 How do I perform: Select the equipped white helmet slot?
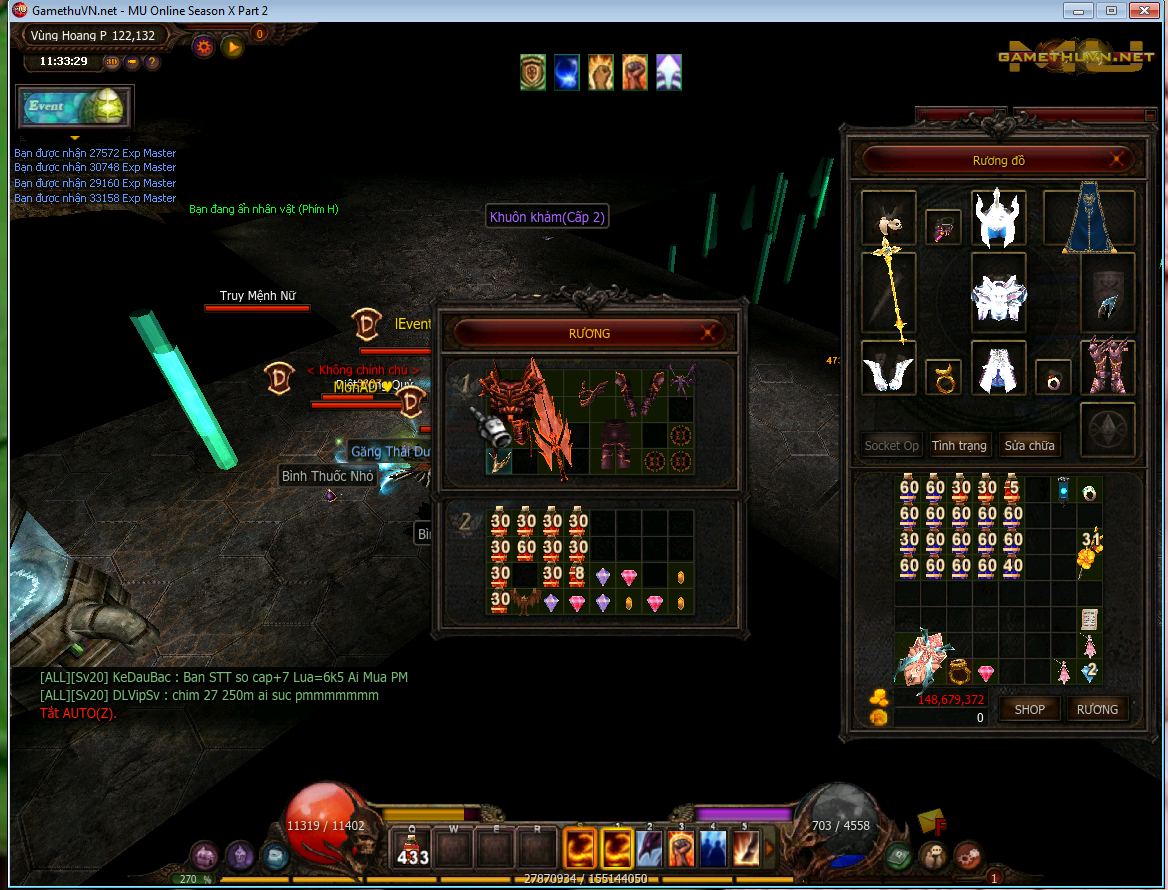[x=998, y=219]
